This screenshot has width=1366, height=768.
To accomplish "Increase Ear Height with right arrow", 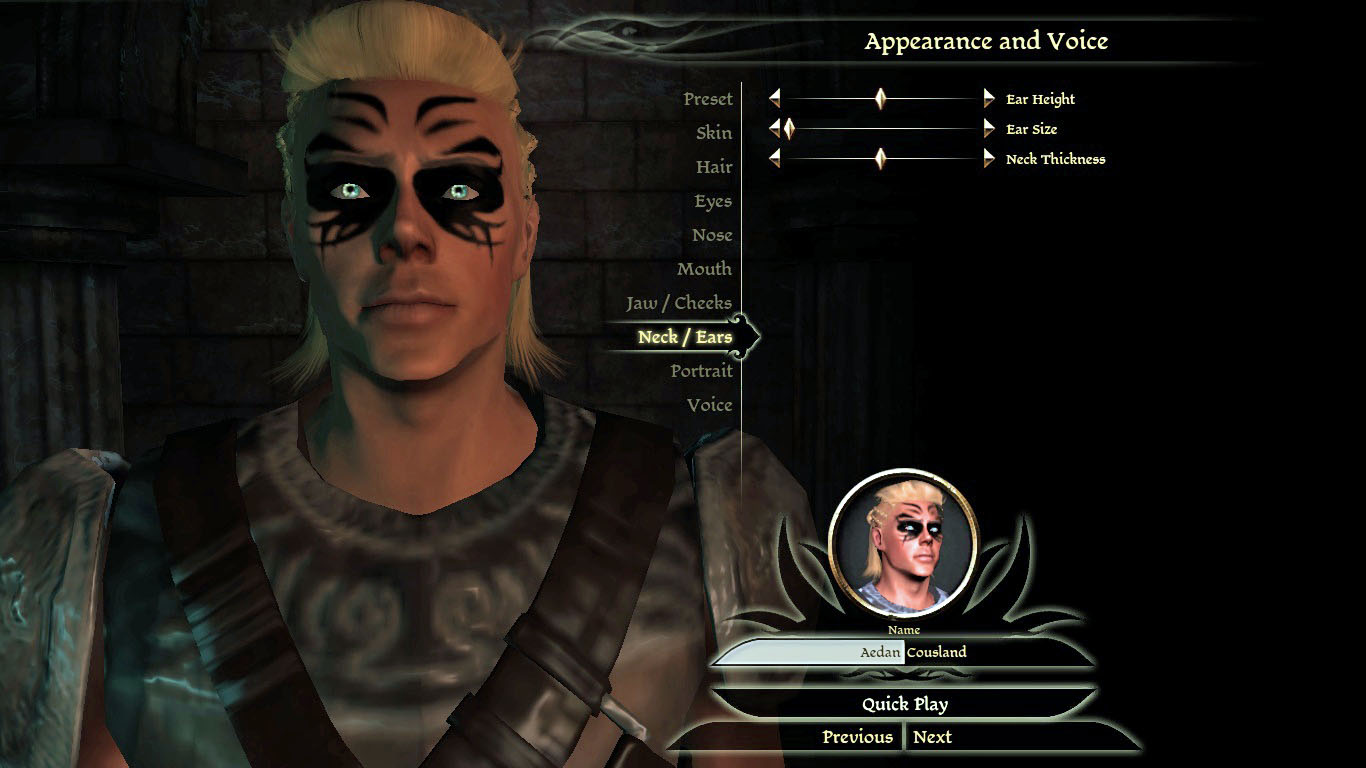I will (x=989, y=99).
